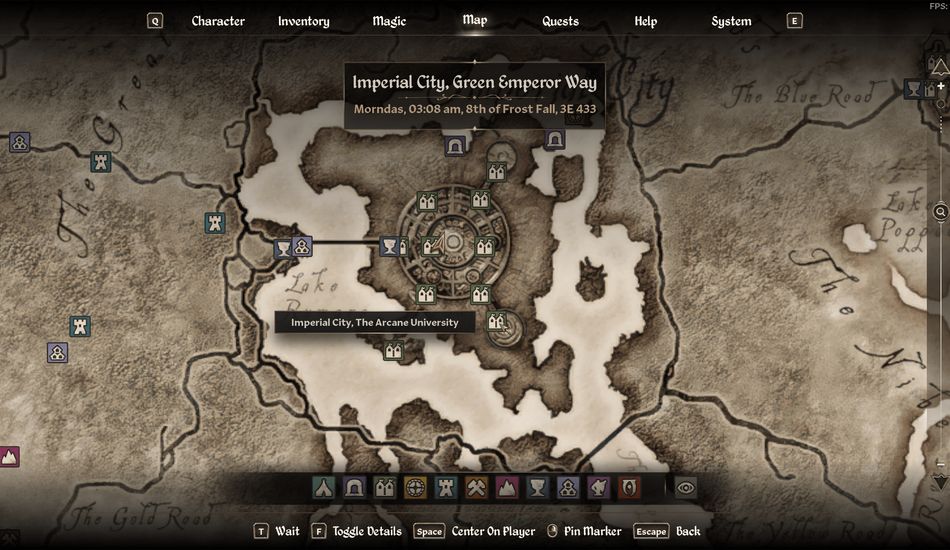The width and height of the screenshot is (950, 550).
Task: Select the Map tab
Action: click(475, 20)
